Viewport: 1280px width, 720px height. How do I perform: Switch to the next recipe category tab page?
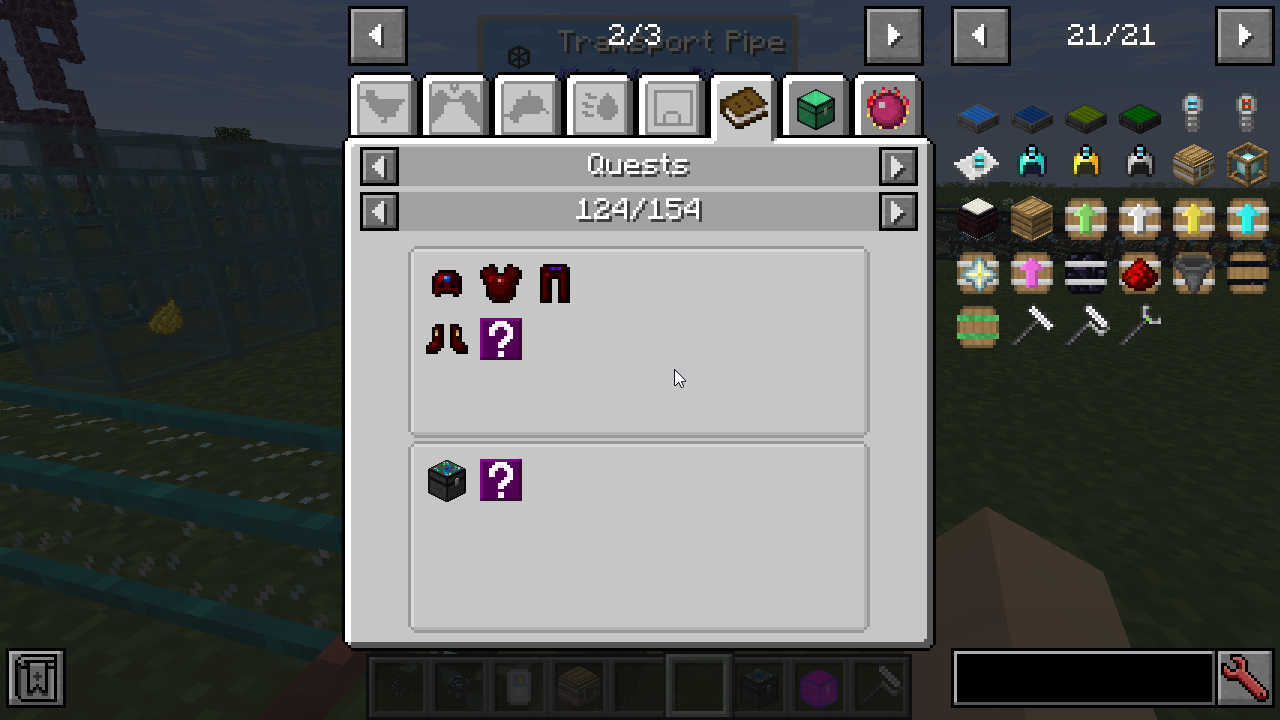click(893, 36)
